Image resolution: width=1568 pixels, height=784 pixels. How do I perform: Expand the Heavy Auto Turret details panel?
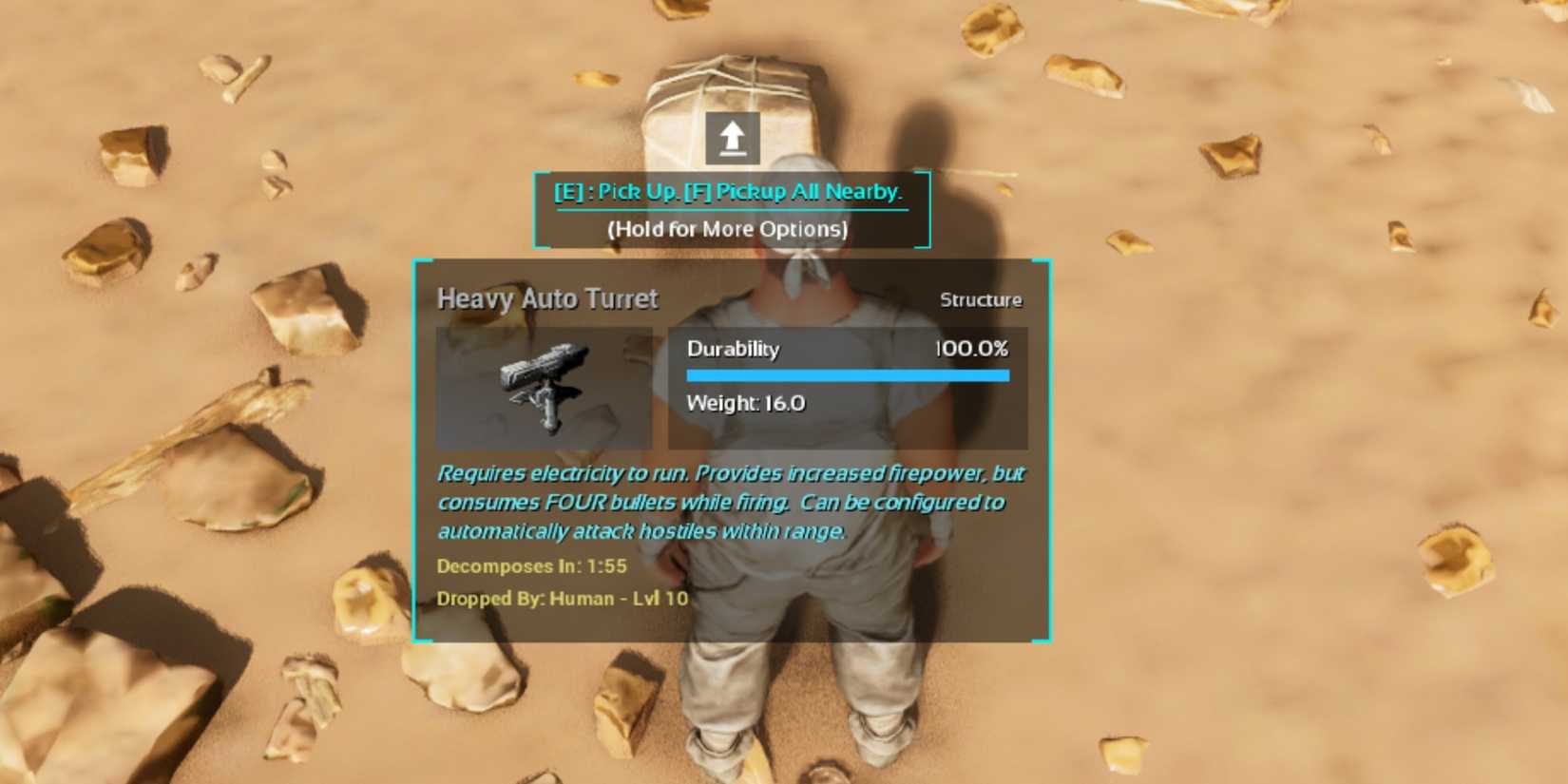[732, 447]
